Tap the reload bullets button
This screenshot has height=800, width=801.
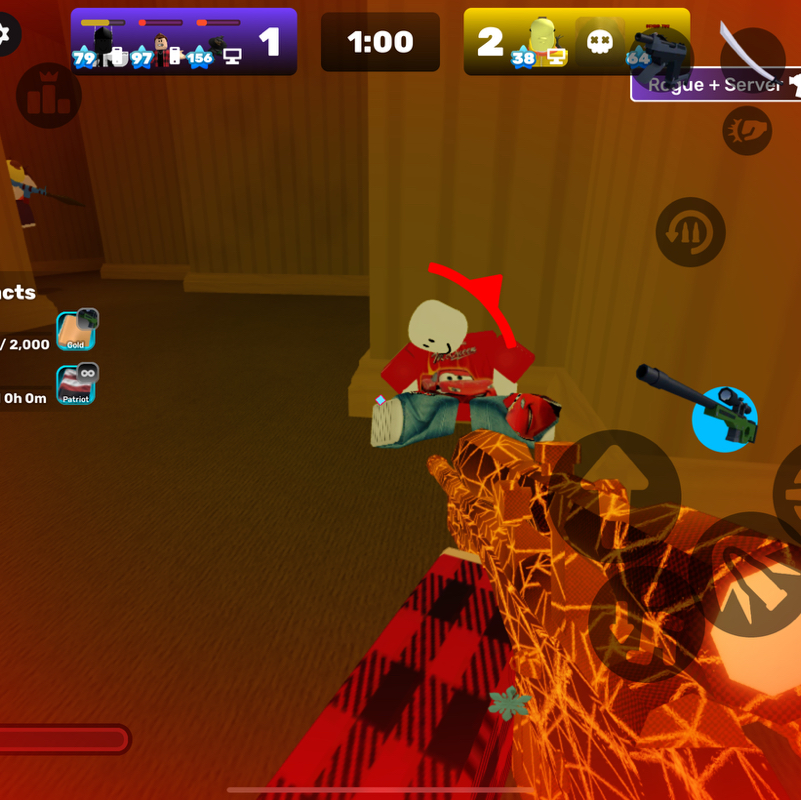pos(690,232)
